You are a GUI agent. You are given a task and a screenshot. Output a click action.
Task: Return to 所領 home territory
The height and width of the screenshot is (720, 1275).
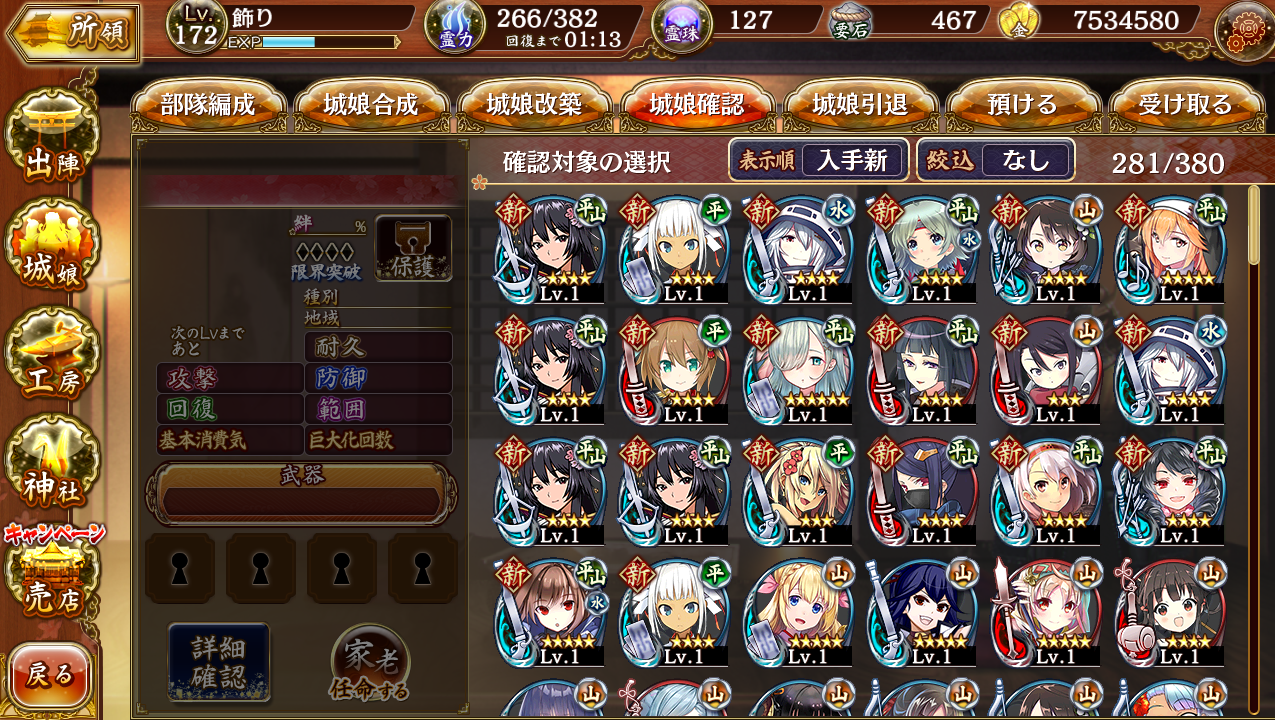tap(72, 32)
